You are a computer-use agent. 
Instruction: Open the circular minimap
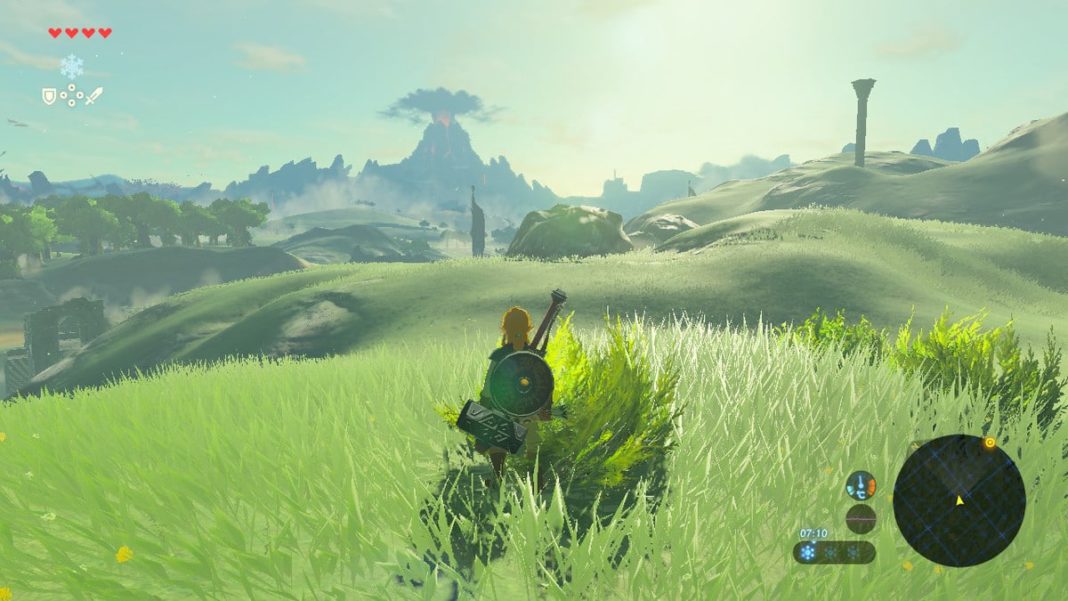point(958,500)
